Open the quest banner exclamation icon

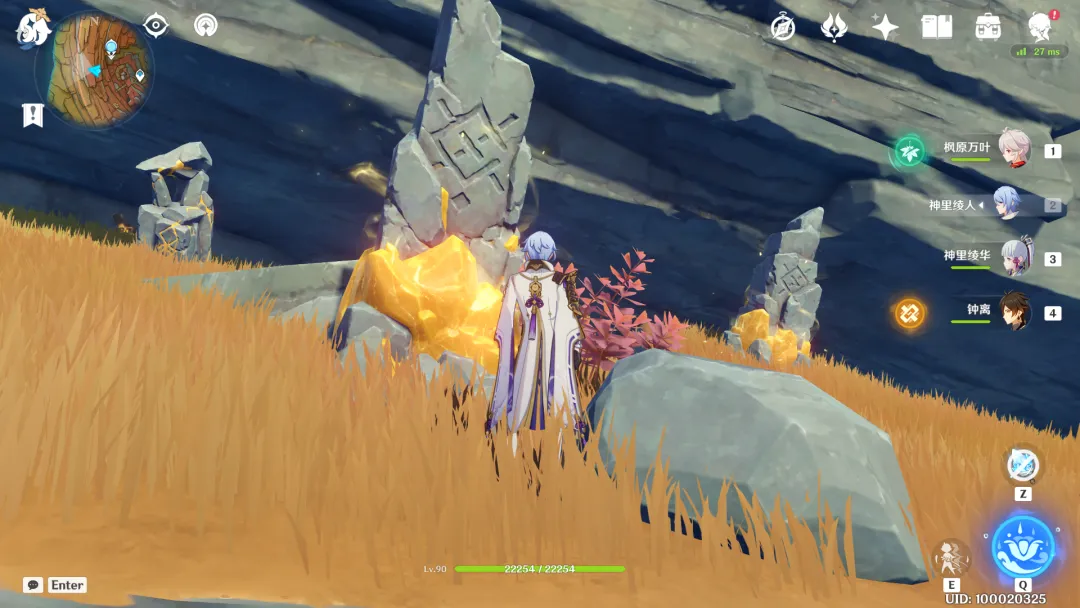point(33,115)
